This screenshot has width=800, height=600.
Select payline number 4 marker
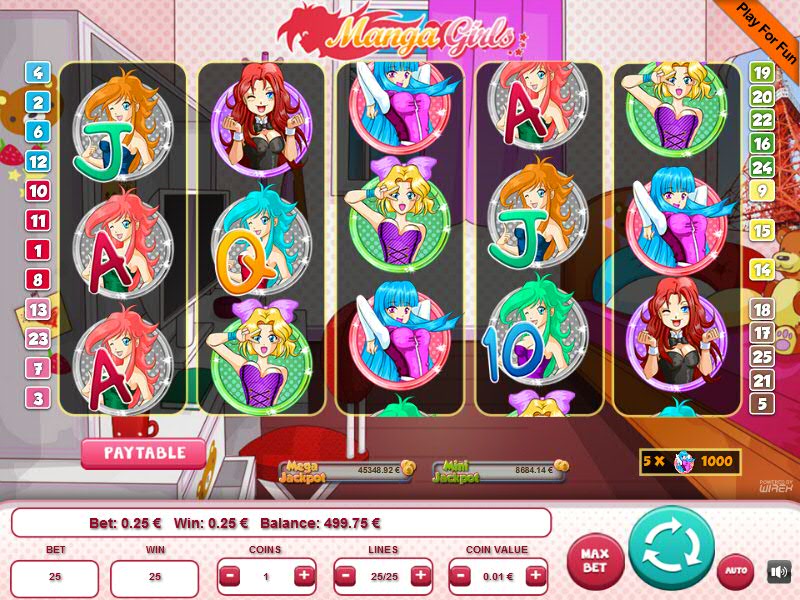coord(39,72)
